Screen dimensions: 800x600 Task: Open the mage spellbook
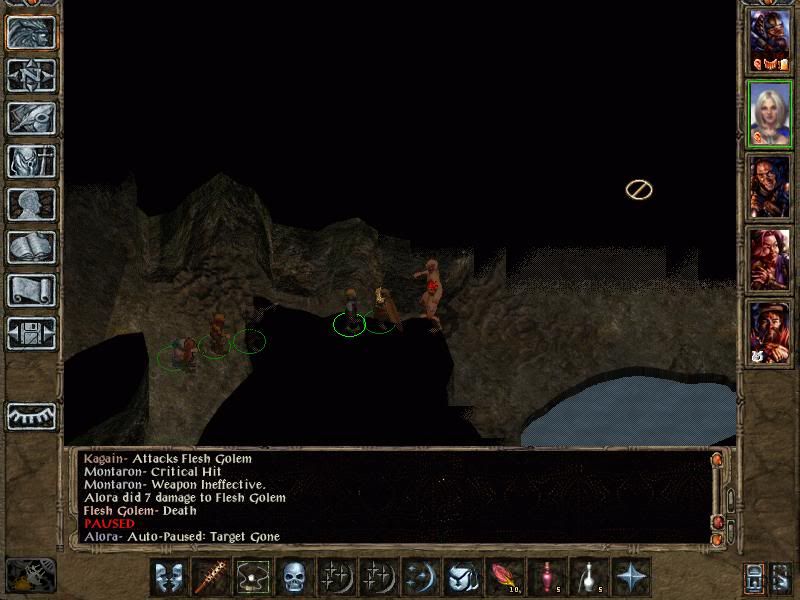coord(31,247)
